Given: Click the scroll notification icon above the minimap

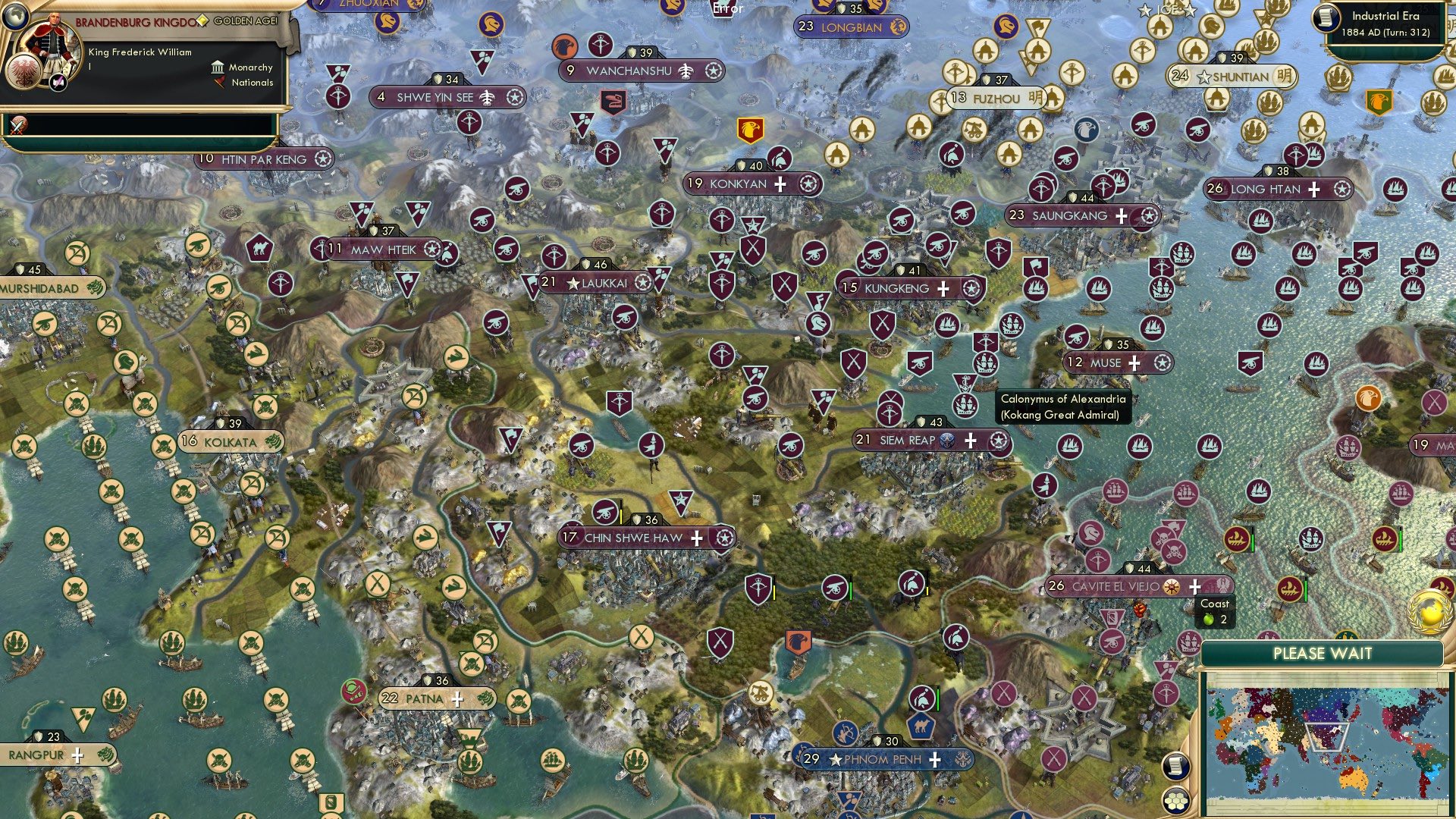Looking at the screenshot, I should pos(1175,766).
